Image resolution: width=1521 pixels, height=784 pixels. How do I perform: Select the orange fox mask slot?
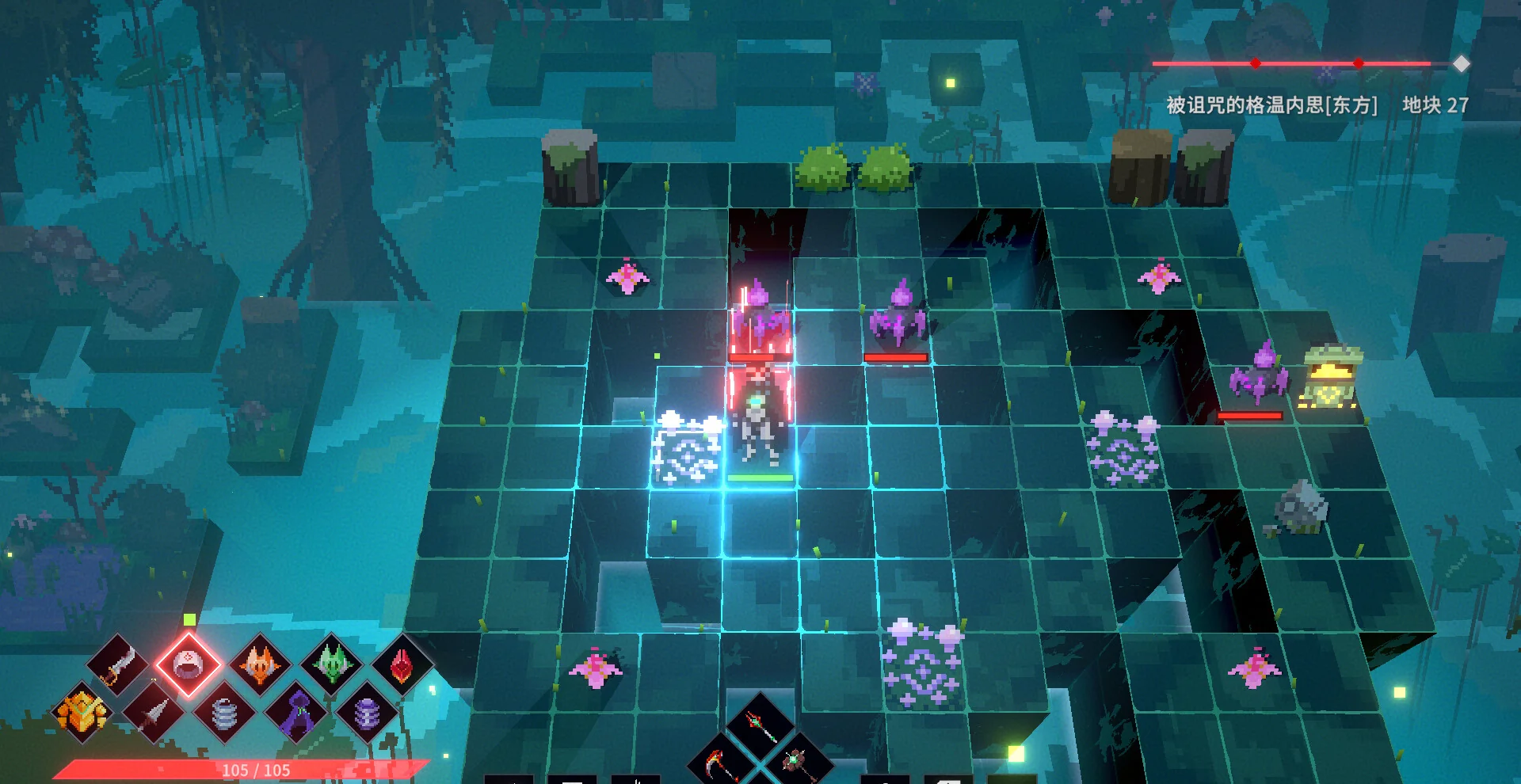tap(260, 664)
